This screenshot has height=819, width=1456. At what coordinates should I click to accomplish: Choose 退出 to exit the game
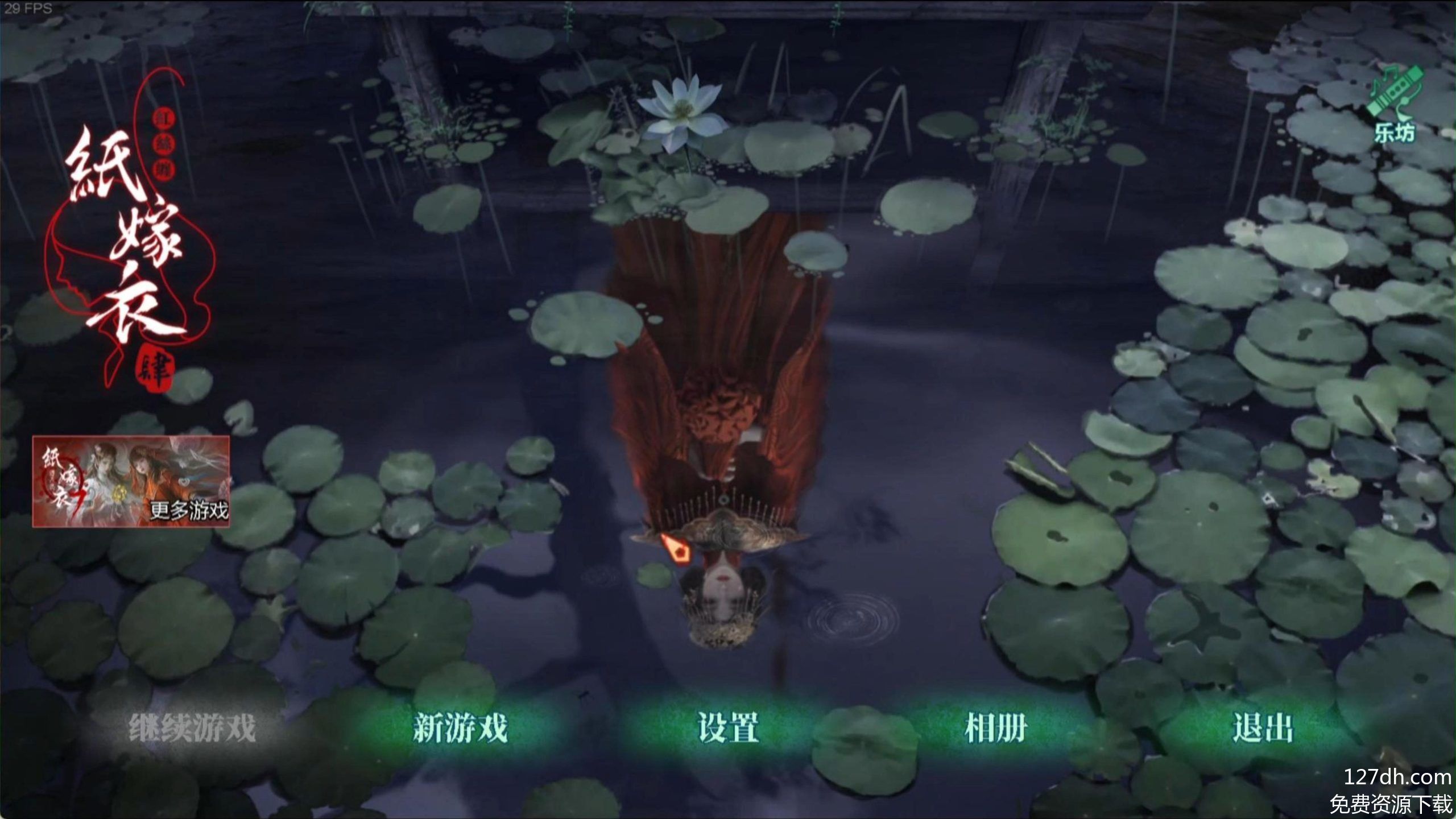pyautogui.click(x=1263, y=728)
